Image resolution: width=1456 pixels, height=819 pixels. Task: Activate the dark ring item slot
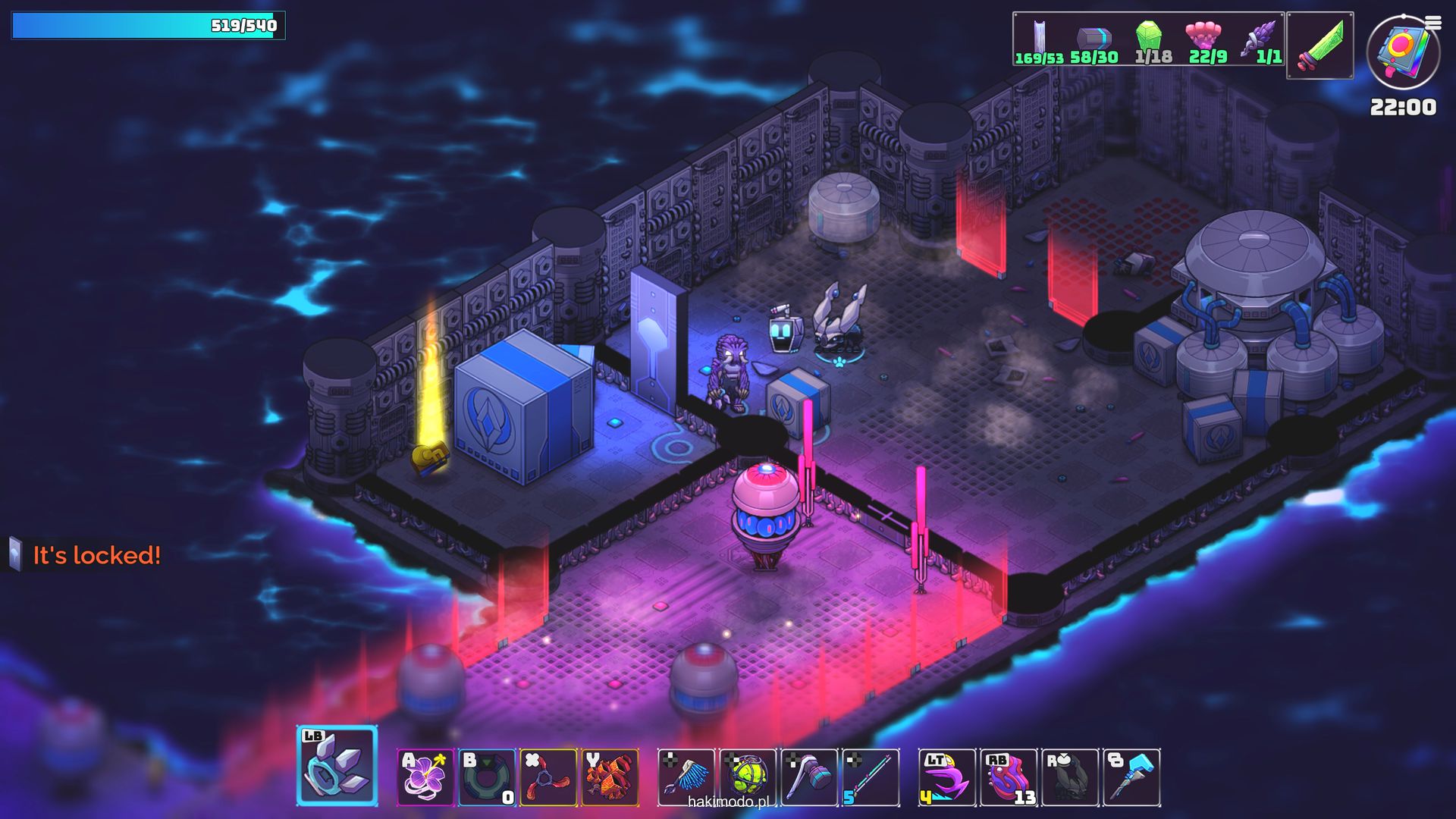click(487, 777)
